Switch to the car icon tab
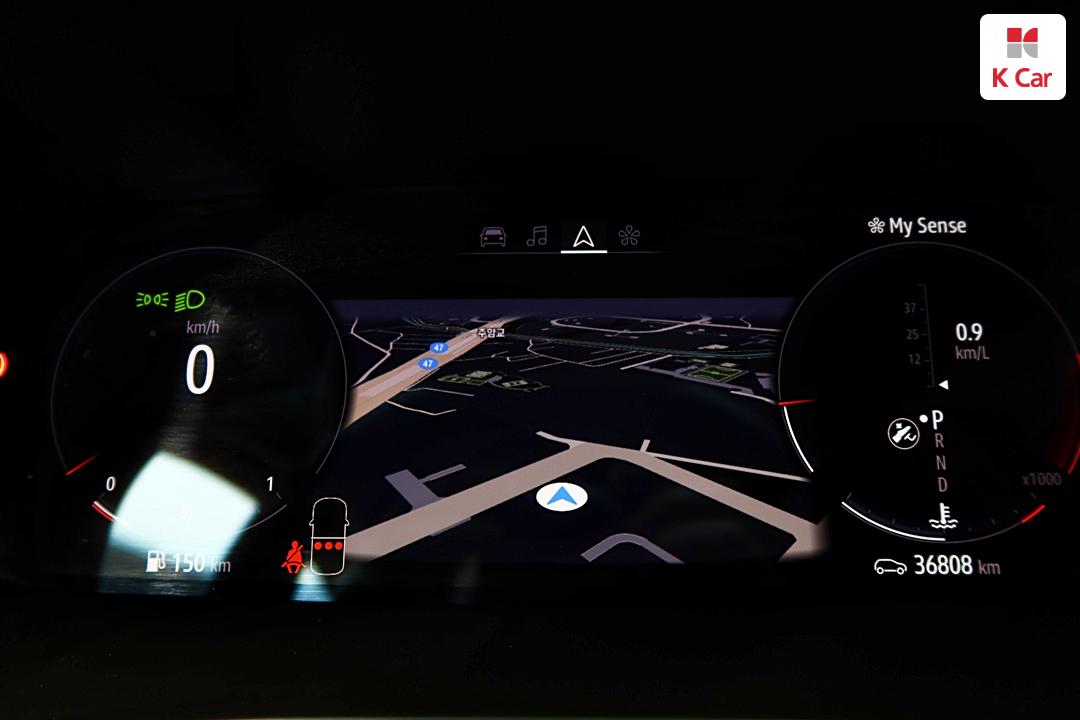 click(493, 237)
